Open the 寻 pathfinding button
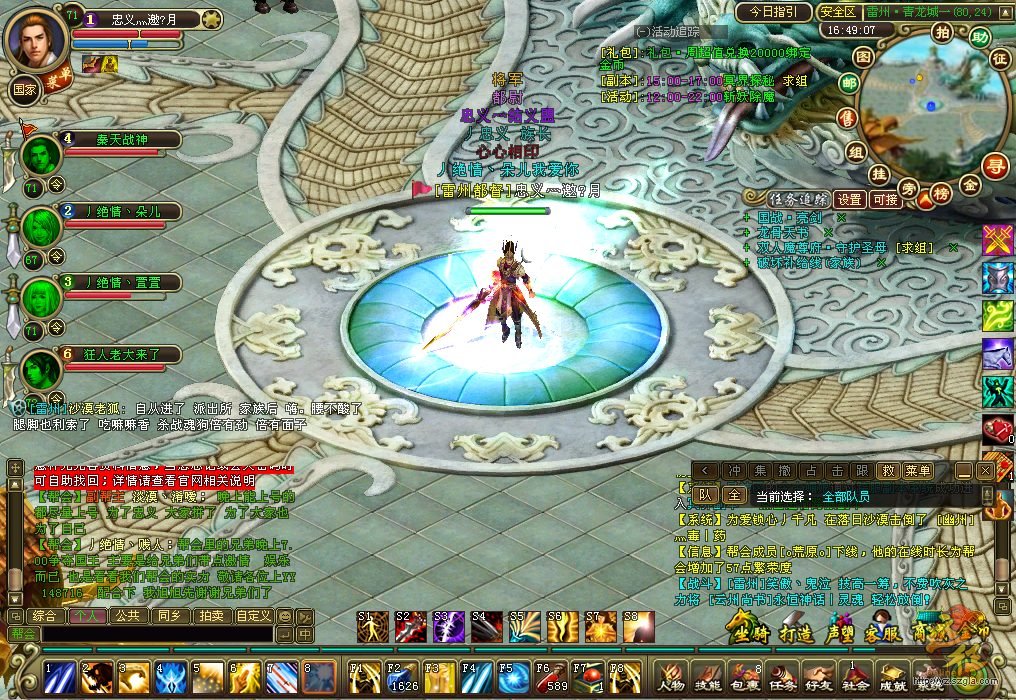Image resolution: width=1016 pixels, height=700 pixels. [995, 164]
